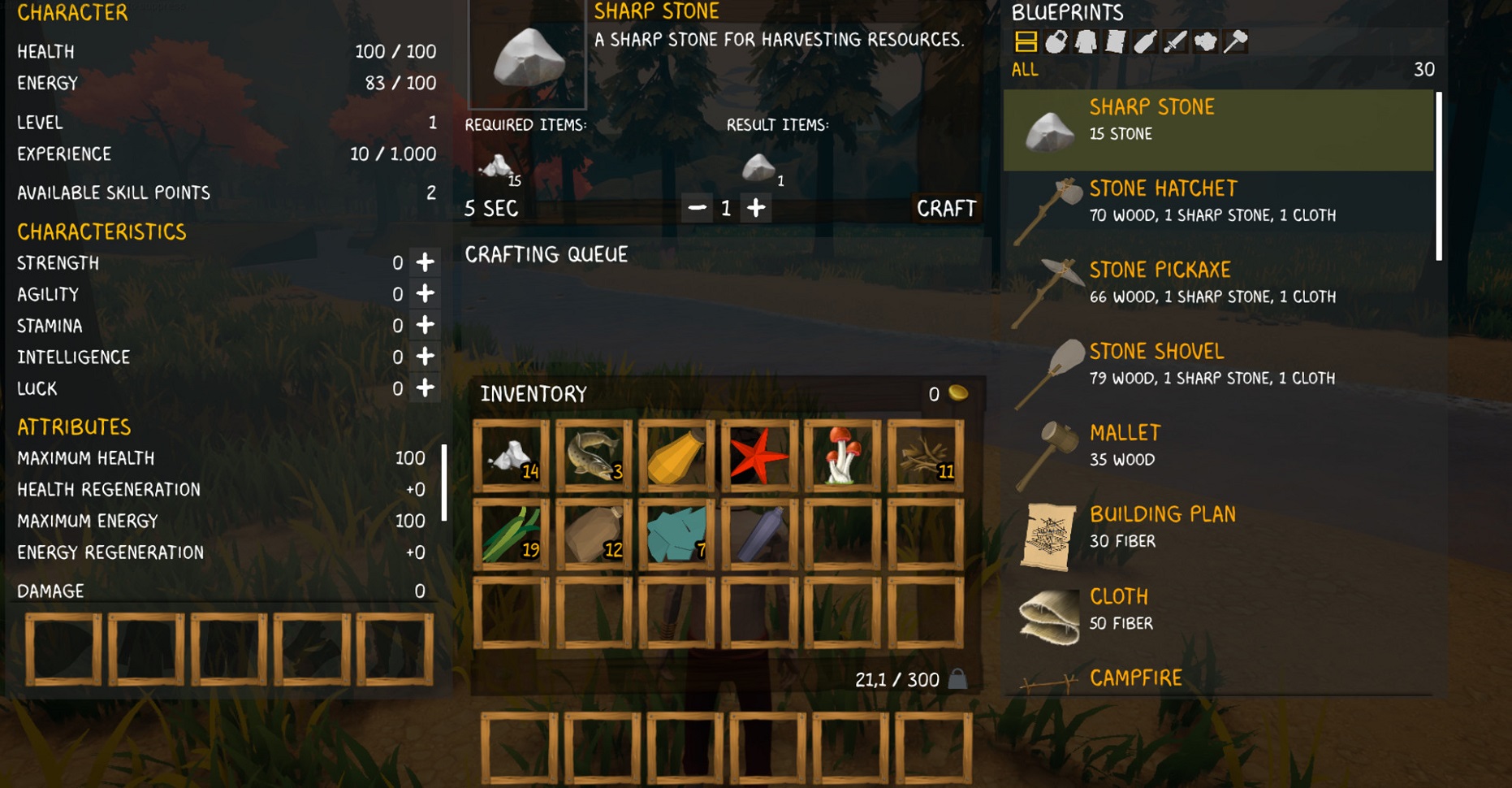Image resolution: width=1512 pixels, height=788 pixels.
Task: Increase the craft quantity by one
Action: [756, 209]
